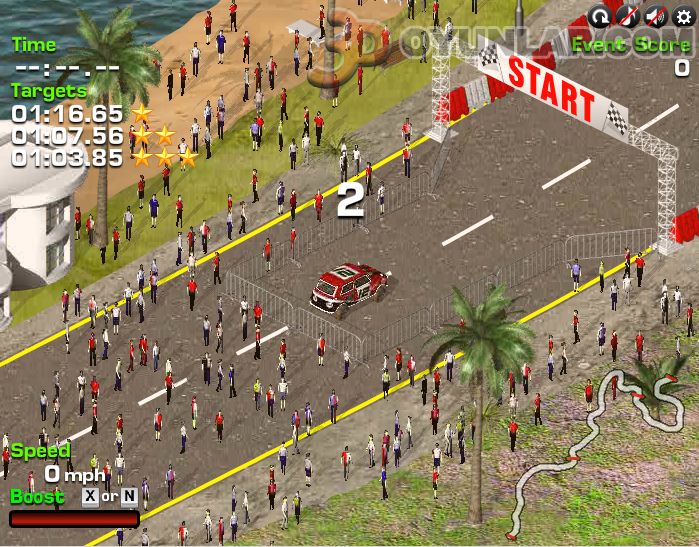Toggle the sound effects speaker button
This screenshot has height=547, width=699.
point(655,15)
